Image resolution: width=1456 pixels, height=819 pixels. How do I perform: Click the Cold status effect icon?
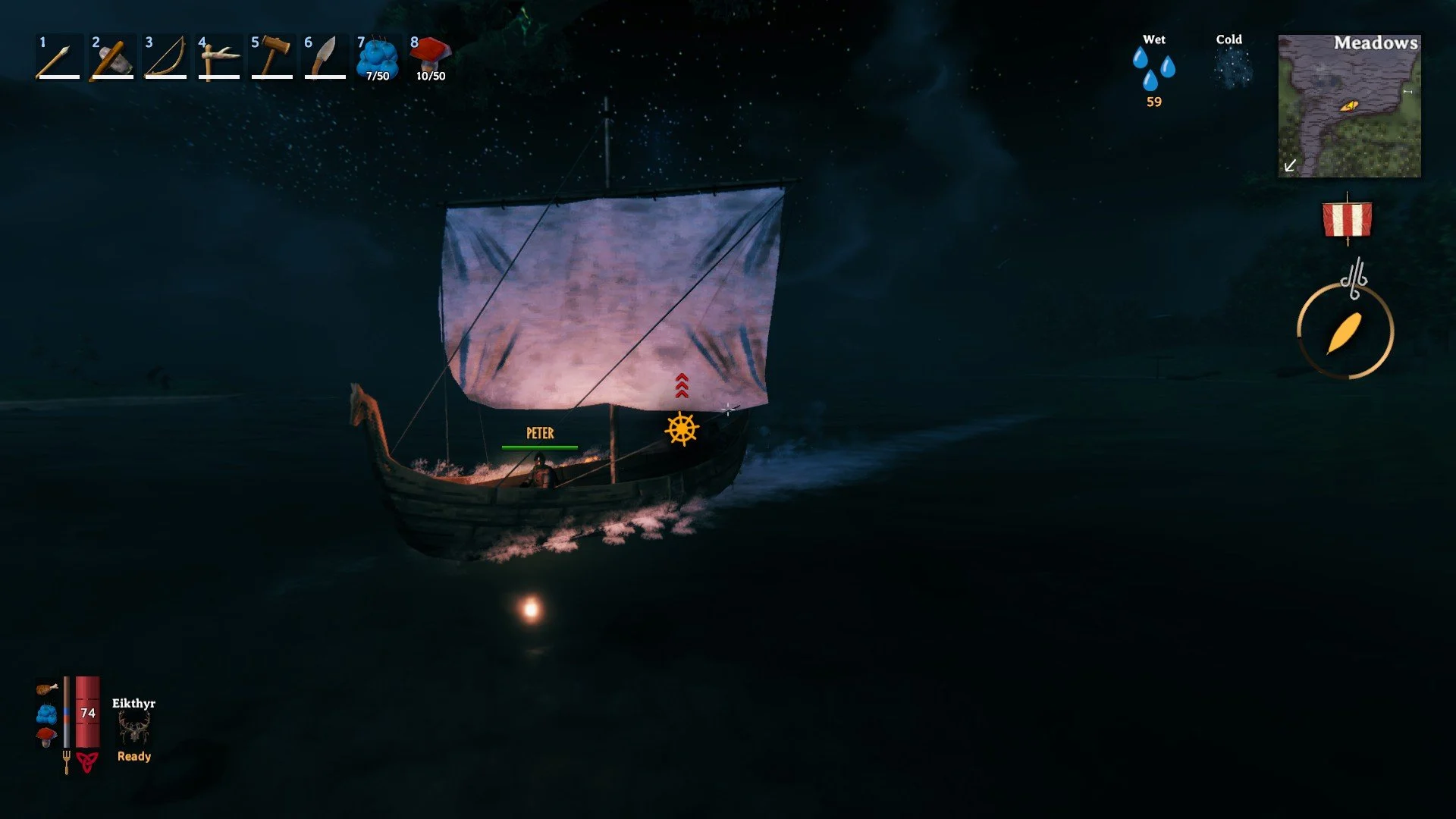click(1232, 68)
